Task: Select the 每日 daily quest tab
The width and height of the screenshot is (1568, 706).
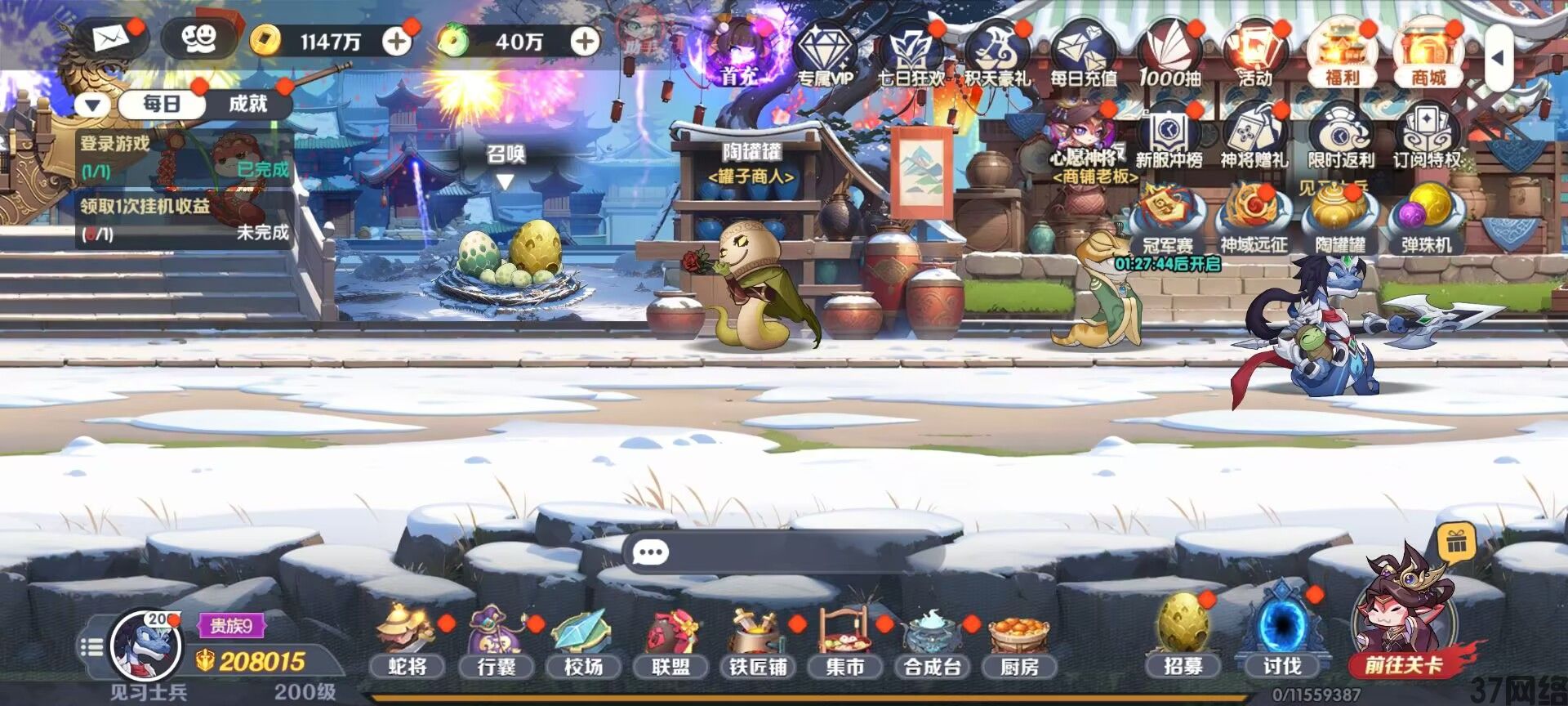Action: click(161, 104)
